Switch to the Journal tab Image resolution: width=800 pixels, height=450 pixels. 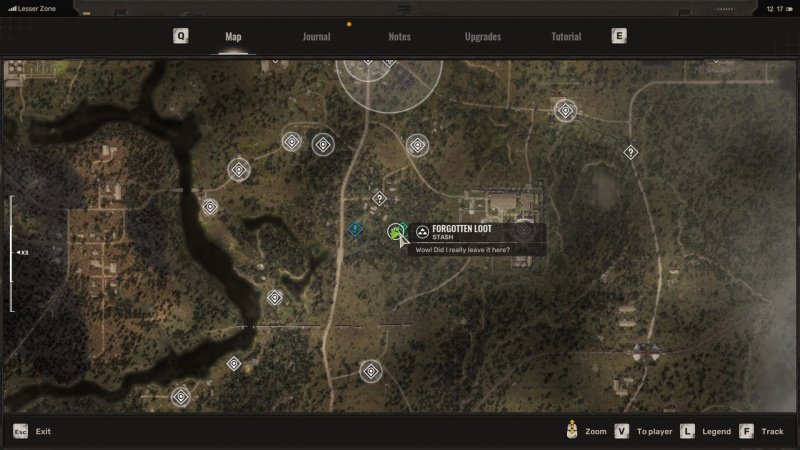click(316, 37)
